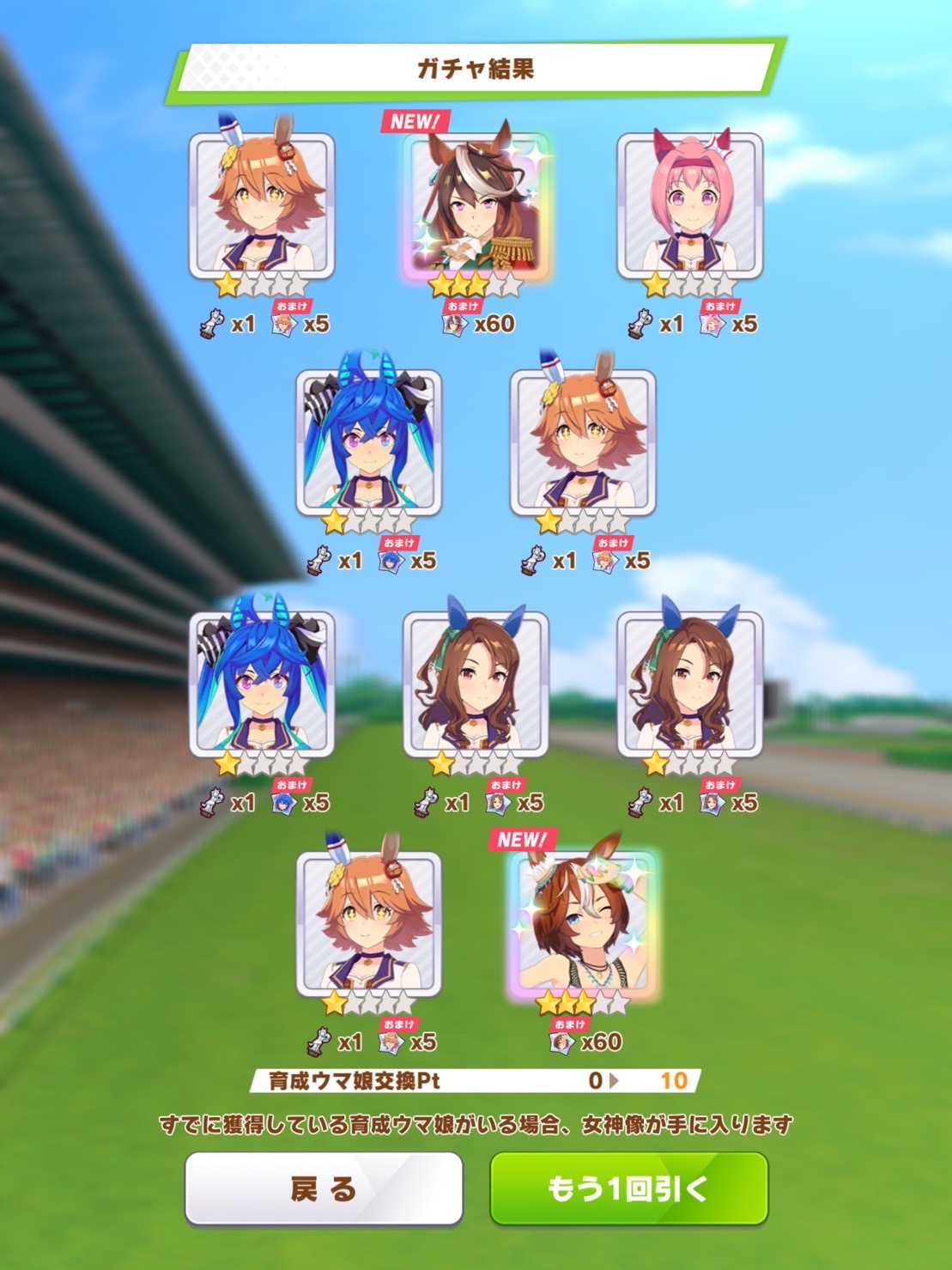Pull again with もう1回引く button
The image size is (952, 1270).
[628, 1188]
